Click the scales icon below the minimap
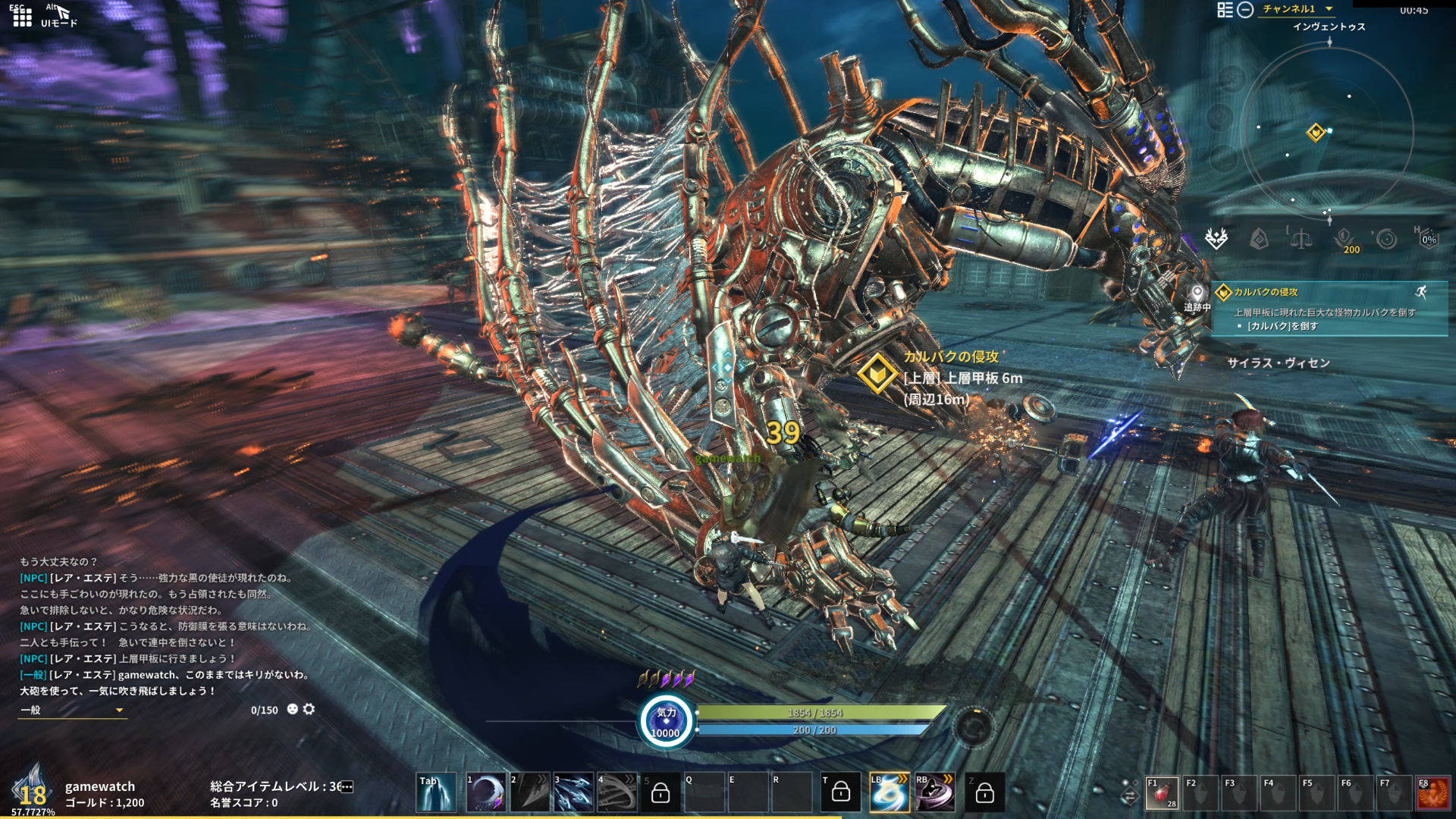 pyautogui.click(x=1301, y=240)
